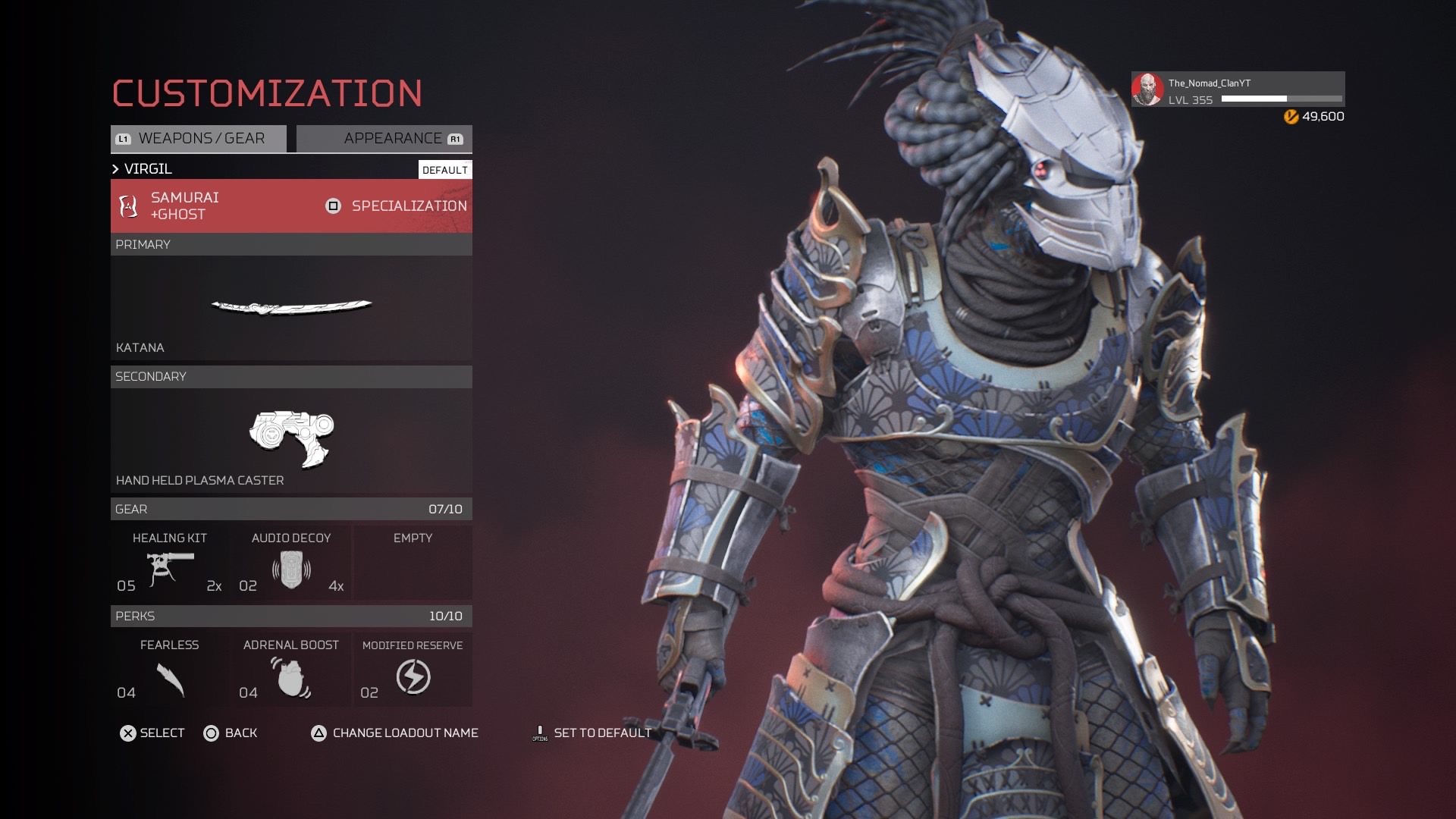This screenshot has height=819, width=1456.
Task: Open the Fearless perk slot
Action: pos(170,670)
